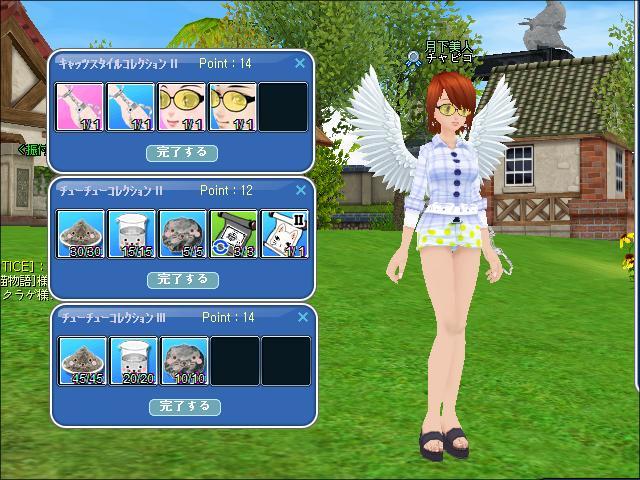This screenshot has width=640, height=480.
Task: Choose the cup item slot showing 20/20
Action: click(132, 361)
